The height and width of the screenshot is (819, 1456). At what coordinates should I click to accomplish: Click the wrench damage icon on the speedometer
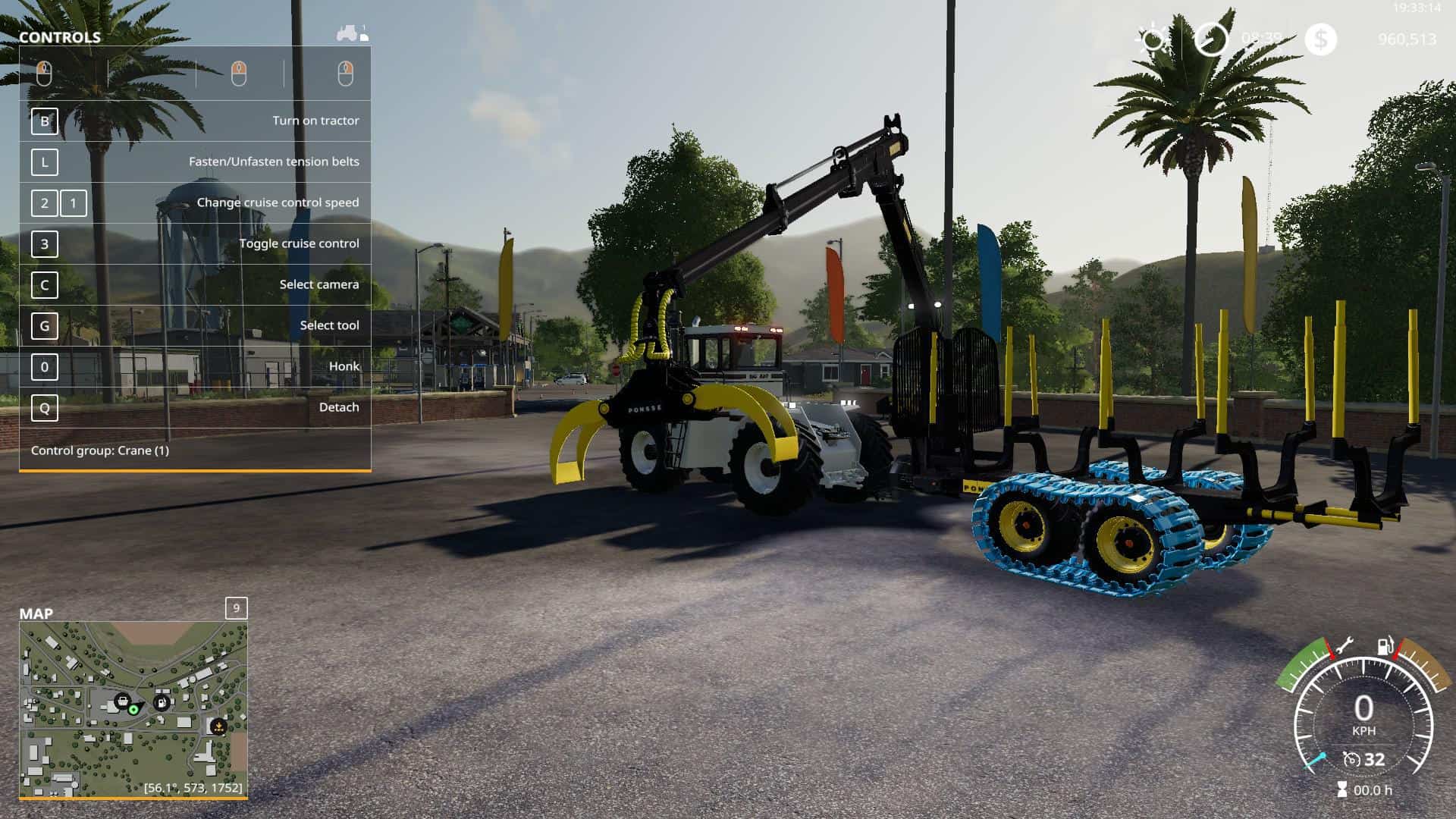(x=1343, y=646)
